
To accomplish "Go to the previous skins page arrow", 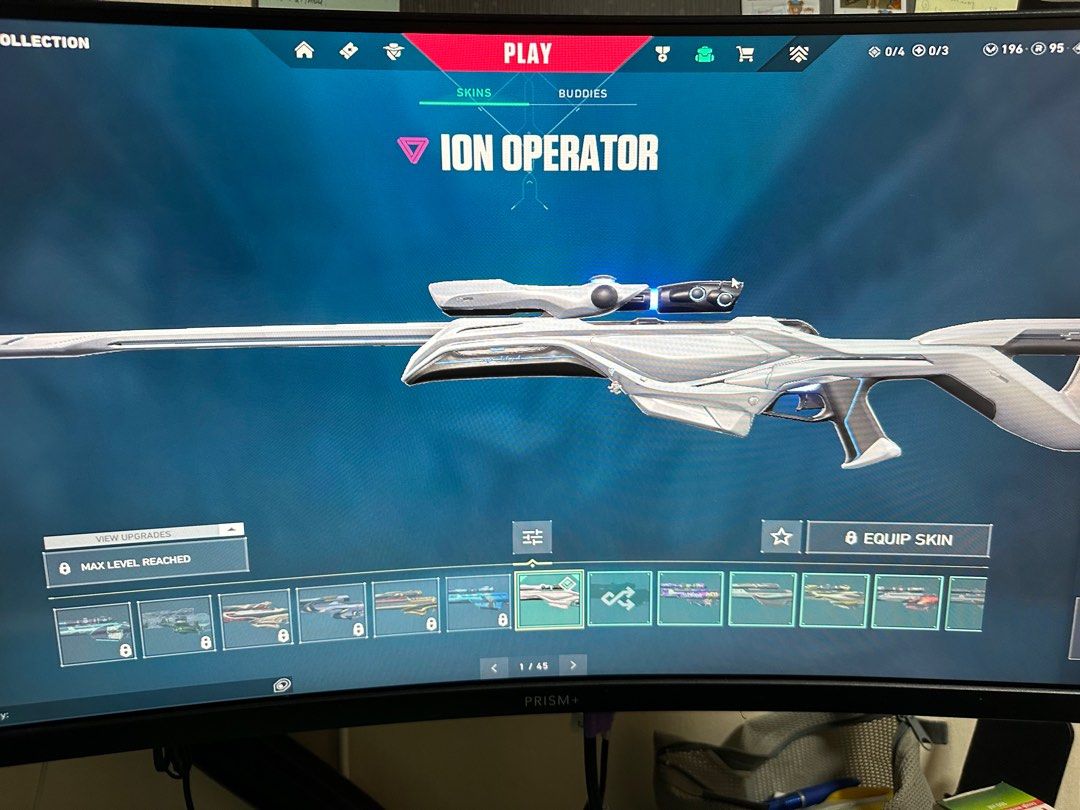I will tap(494, 666).
